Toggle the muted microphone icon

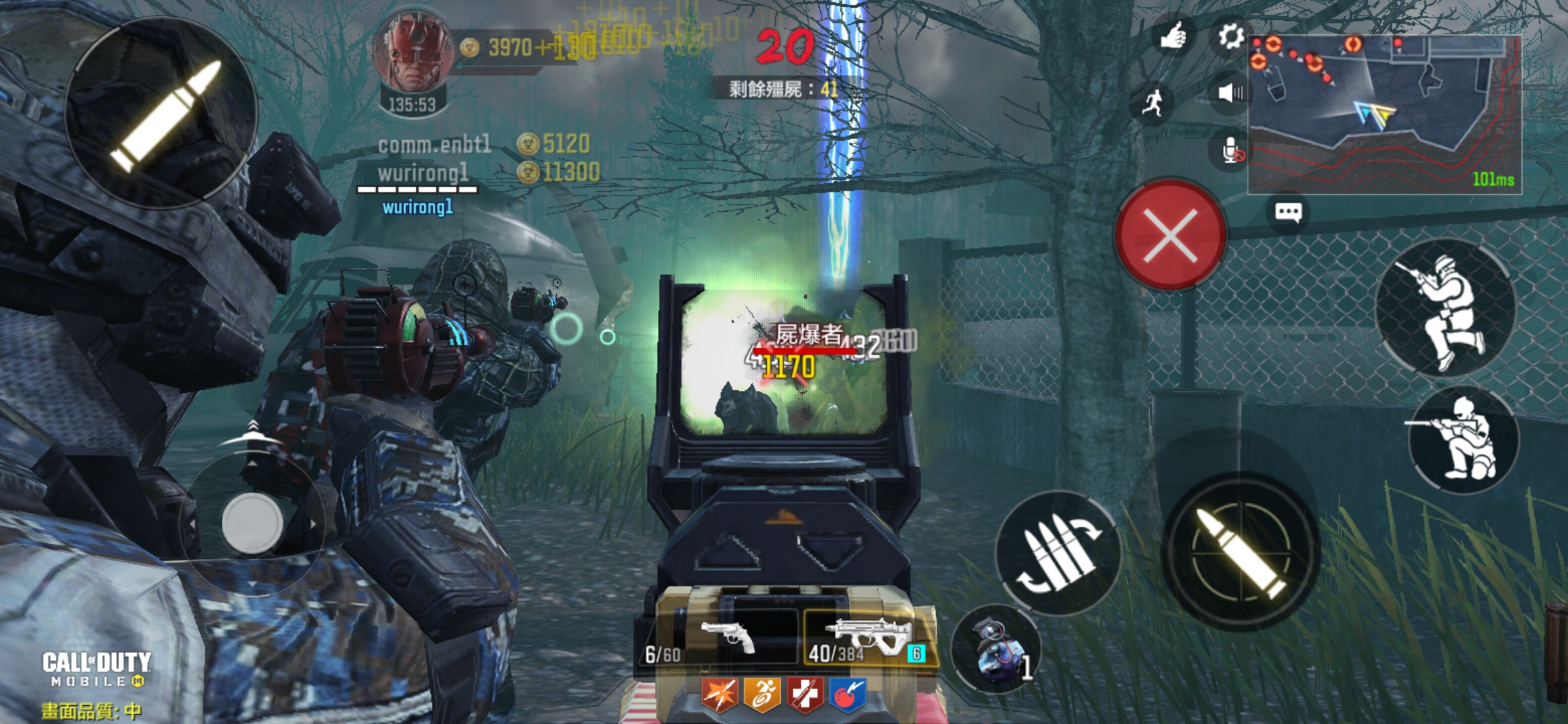coord(1232,151)
